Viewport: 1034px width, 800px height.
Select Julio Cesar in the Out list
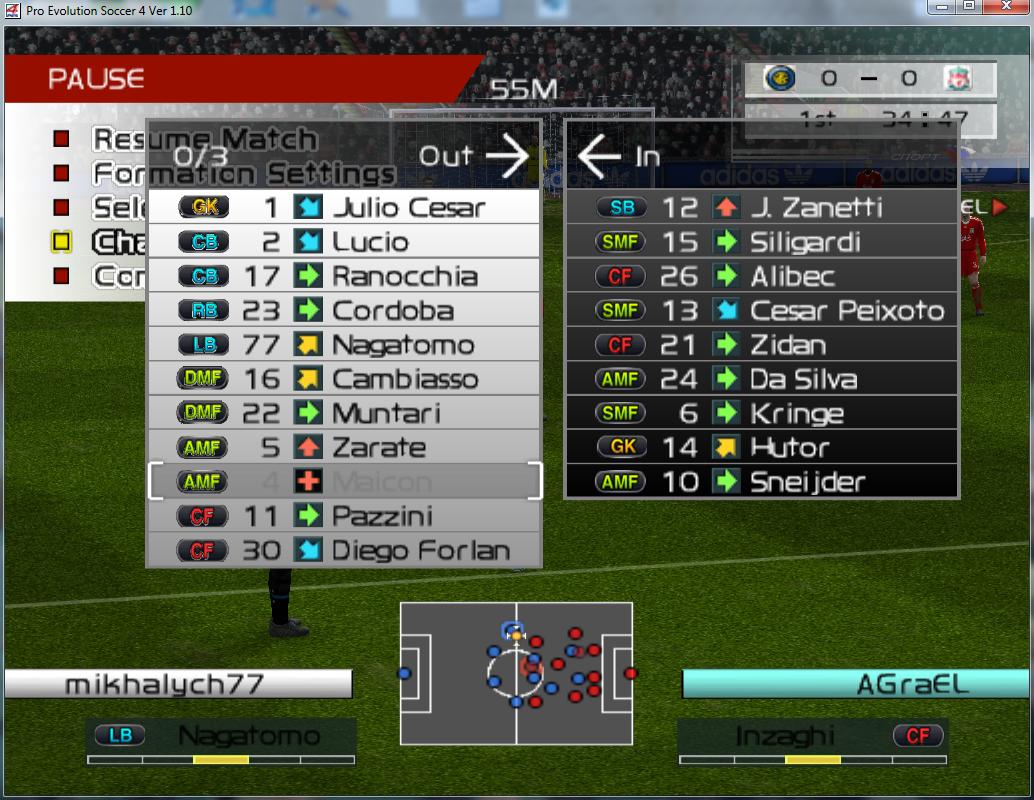tap(343, 207)
